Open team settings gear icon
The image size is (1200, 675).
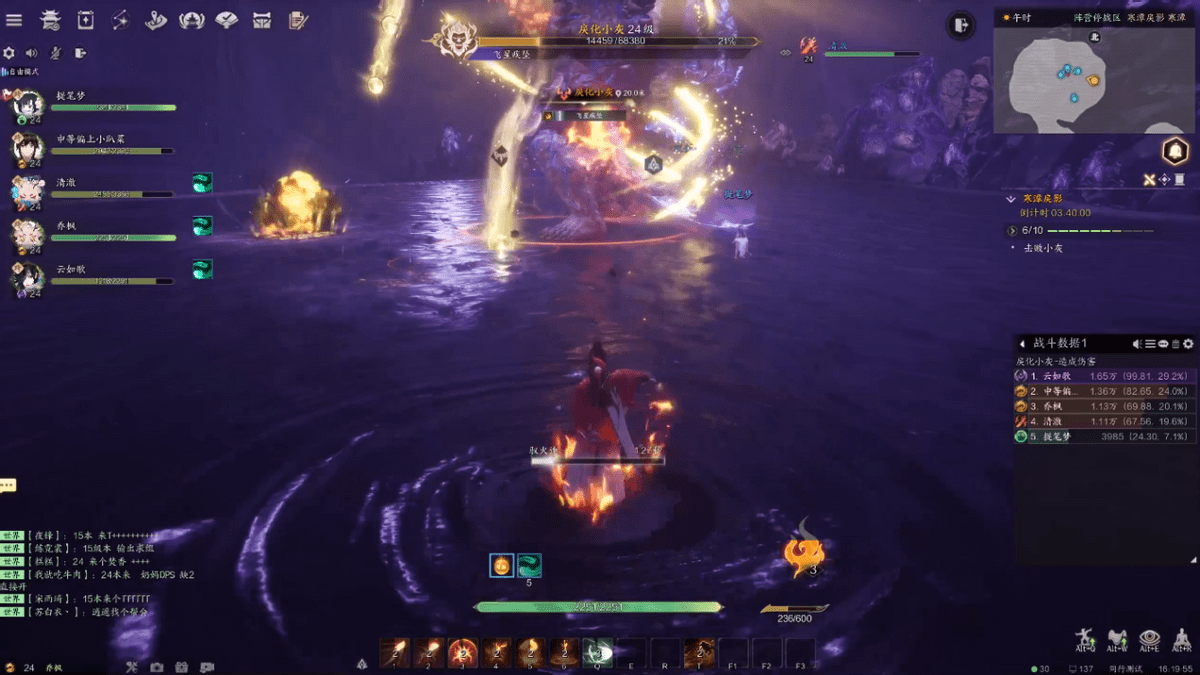point(10,53)
